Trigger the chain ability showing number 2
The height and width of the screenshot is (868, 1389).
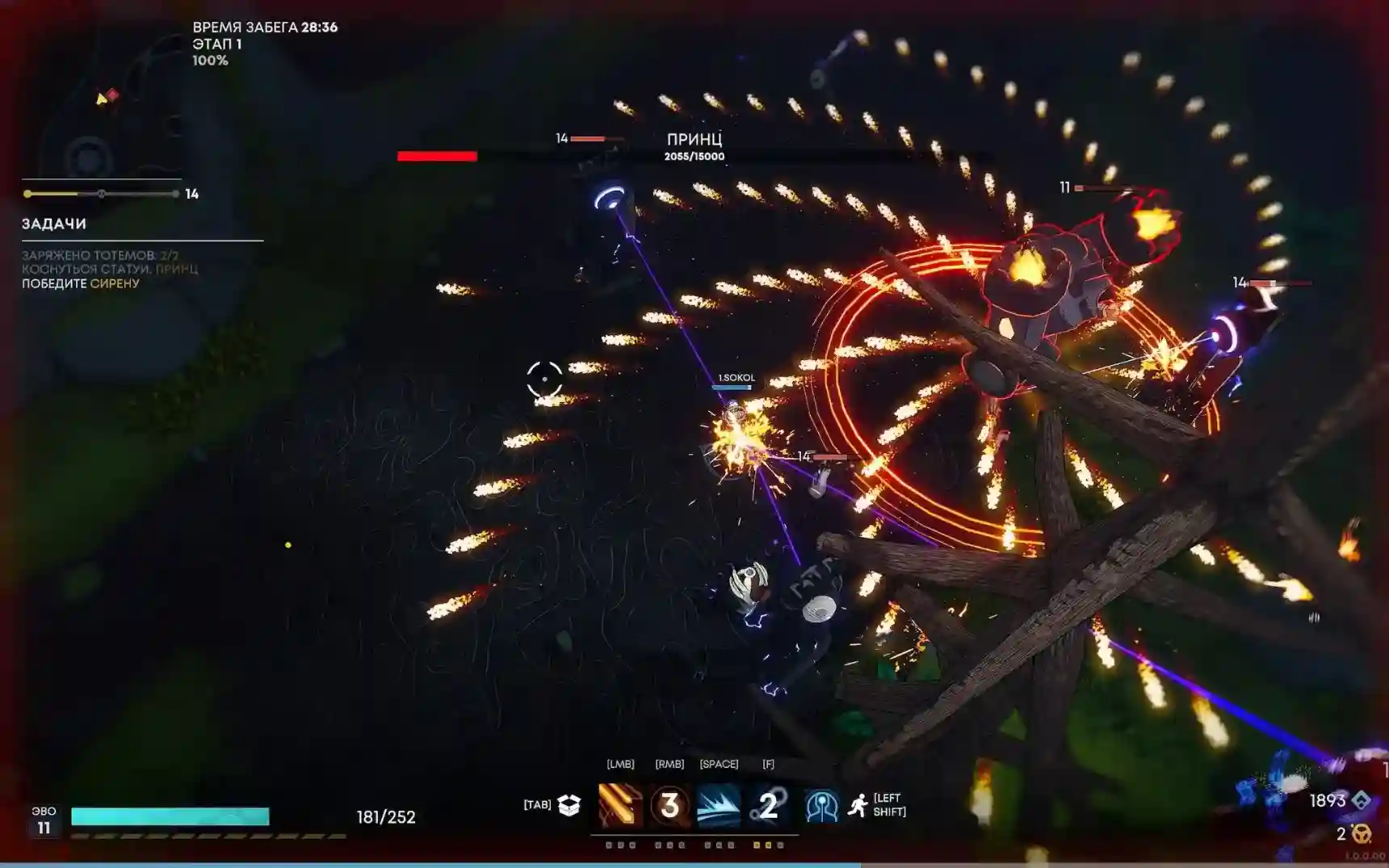click(x=768, y=805)
